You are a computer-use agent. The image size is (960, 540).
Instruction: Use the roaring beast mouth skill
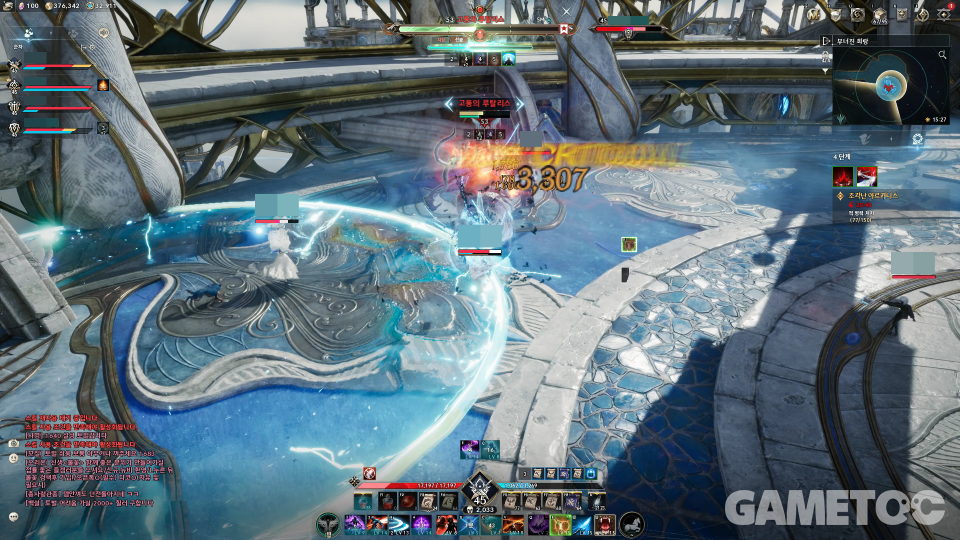[605, 524]
